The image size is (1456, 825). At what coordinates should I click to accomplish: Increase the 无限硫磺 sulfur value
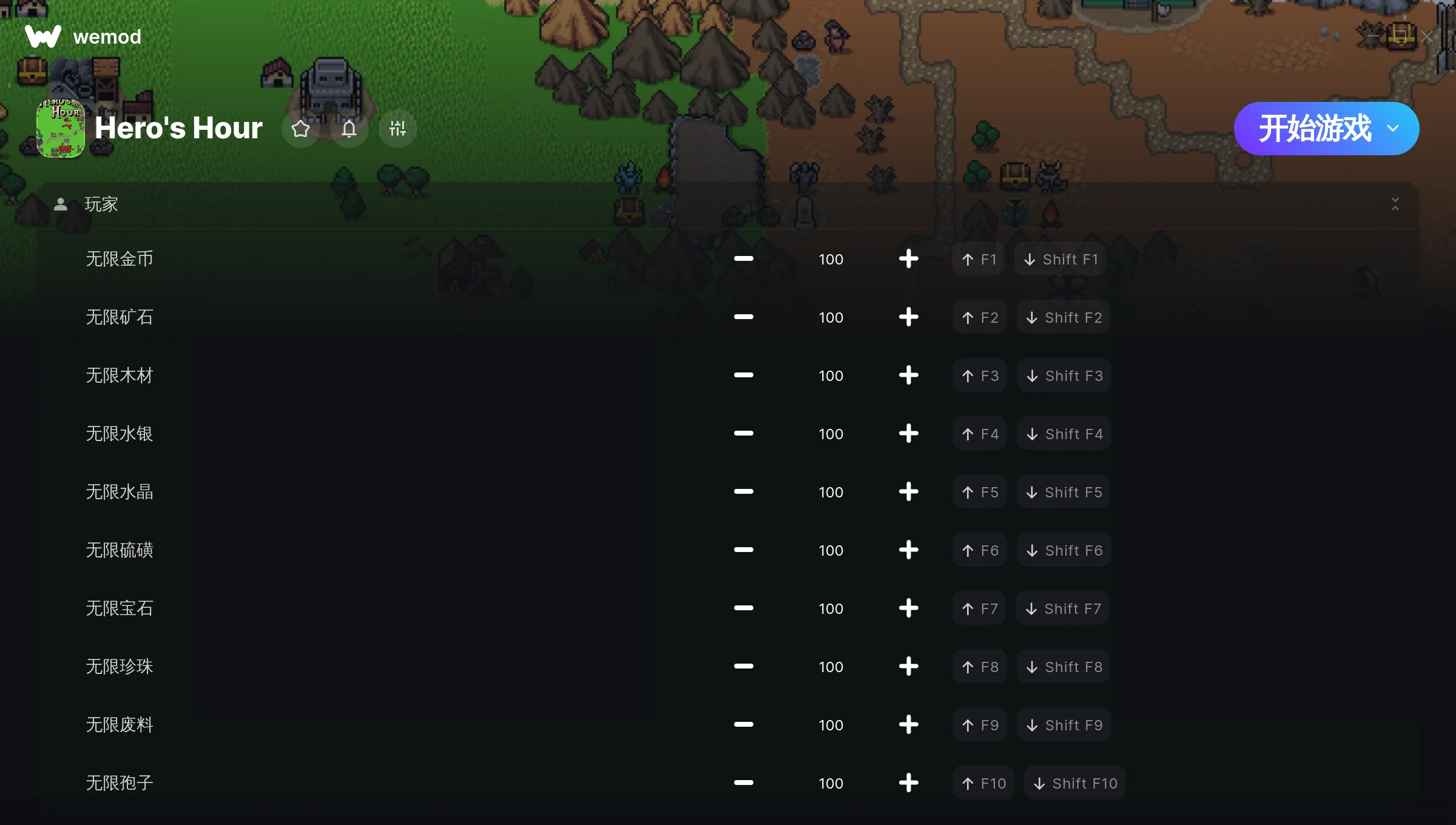[x=908, y=550]
